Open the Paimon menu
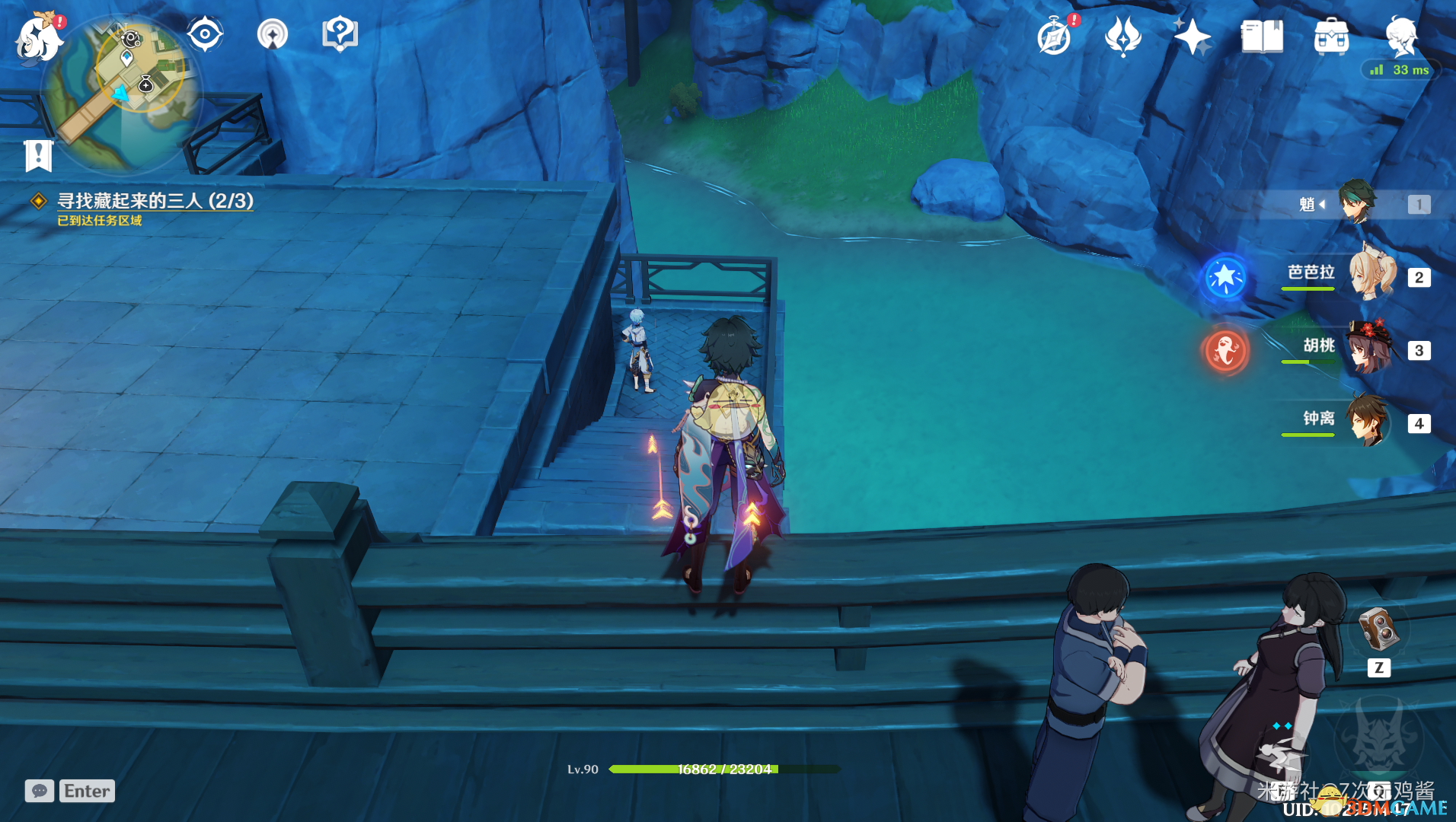The image size is (1456, 822). click(x=38, y=38)
